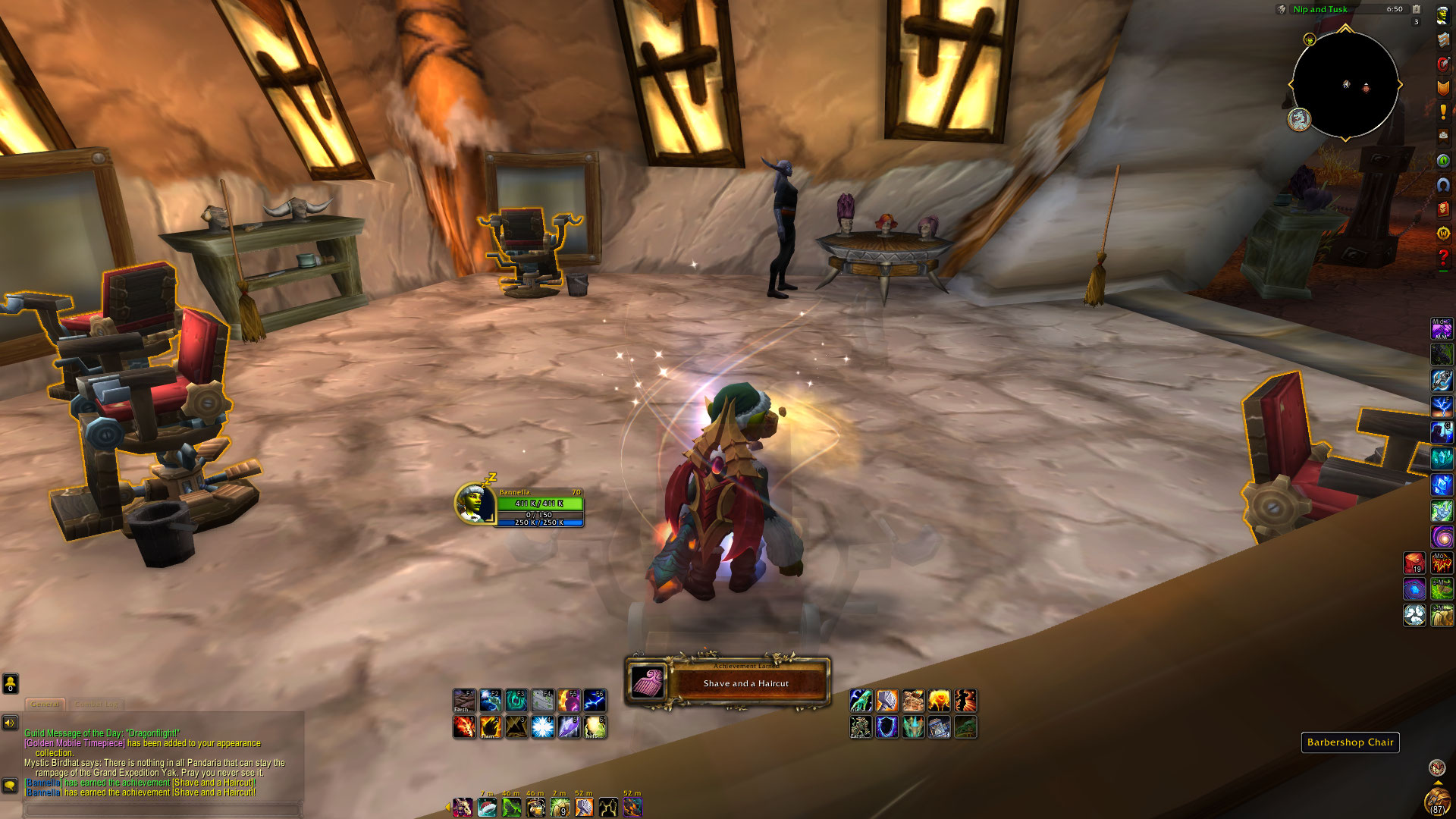Select the Bannella player unit frame portrait
Image resolution: width=1456 pixels, height=819 pixels.
coord(475,503)
